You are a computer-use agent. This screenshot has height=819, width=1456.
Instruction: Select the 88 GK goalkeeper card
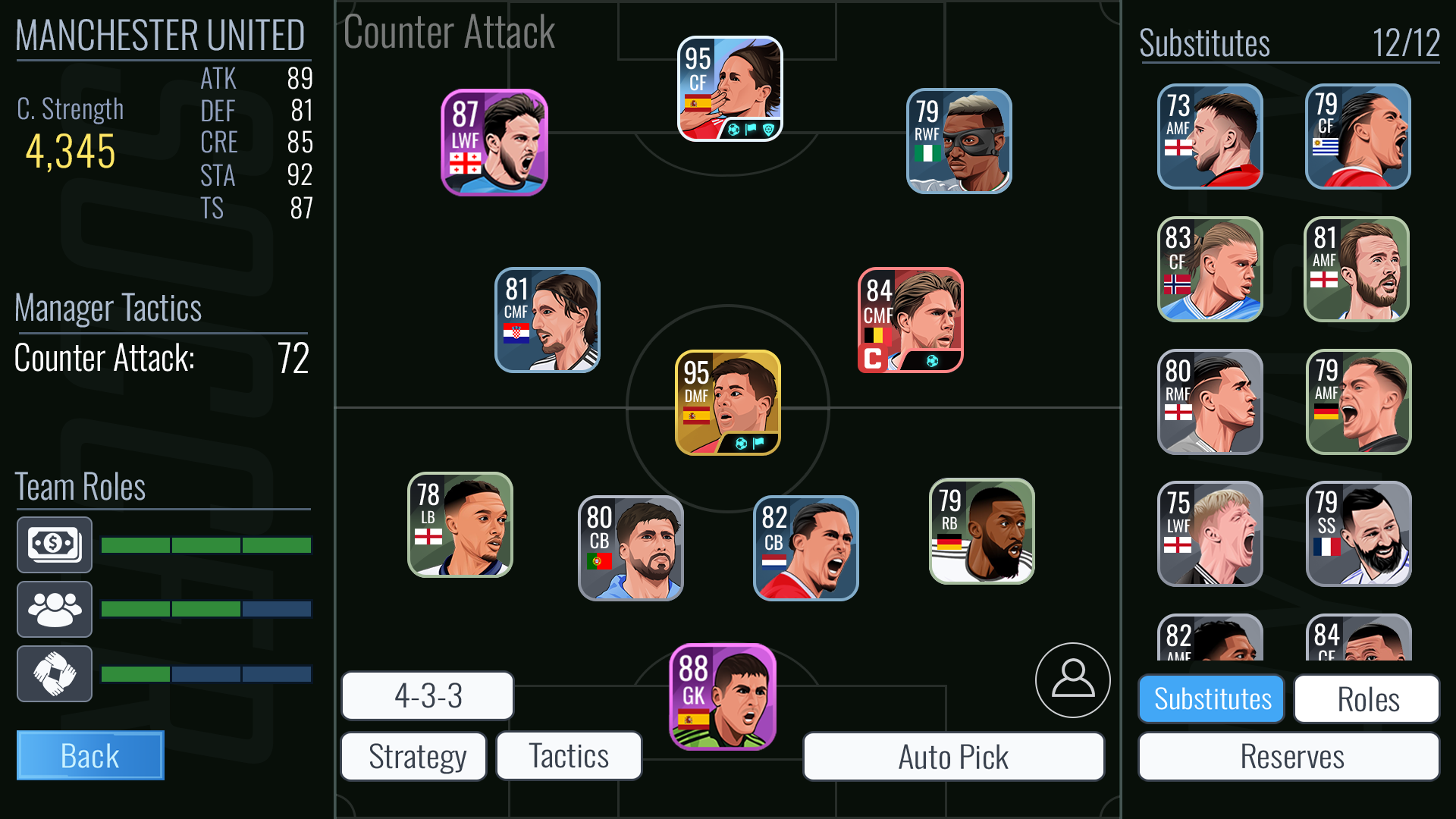click(723, 697)
